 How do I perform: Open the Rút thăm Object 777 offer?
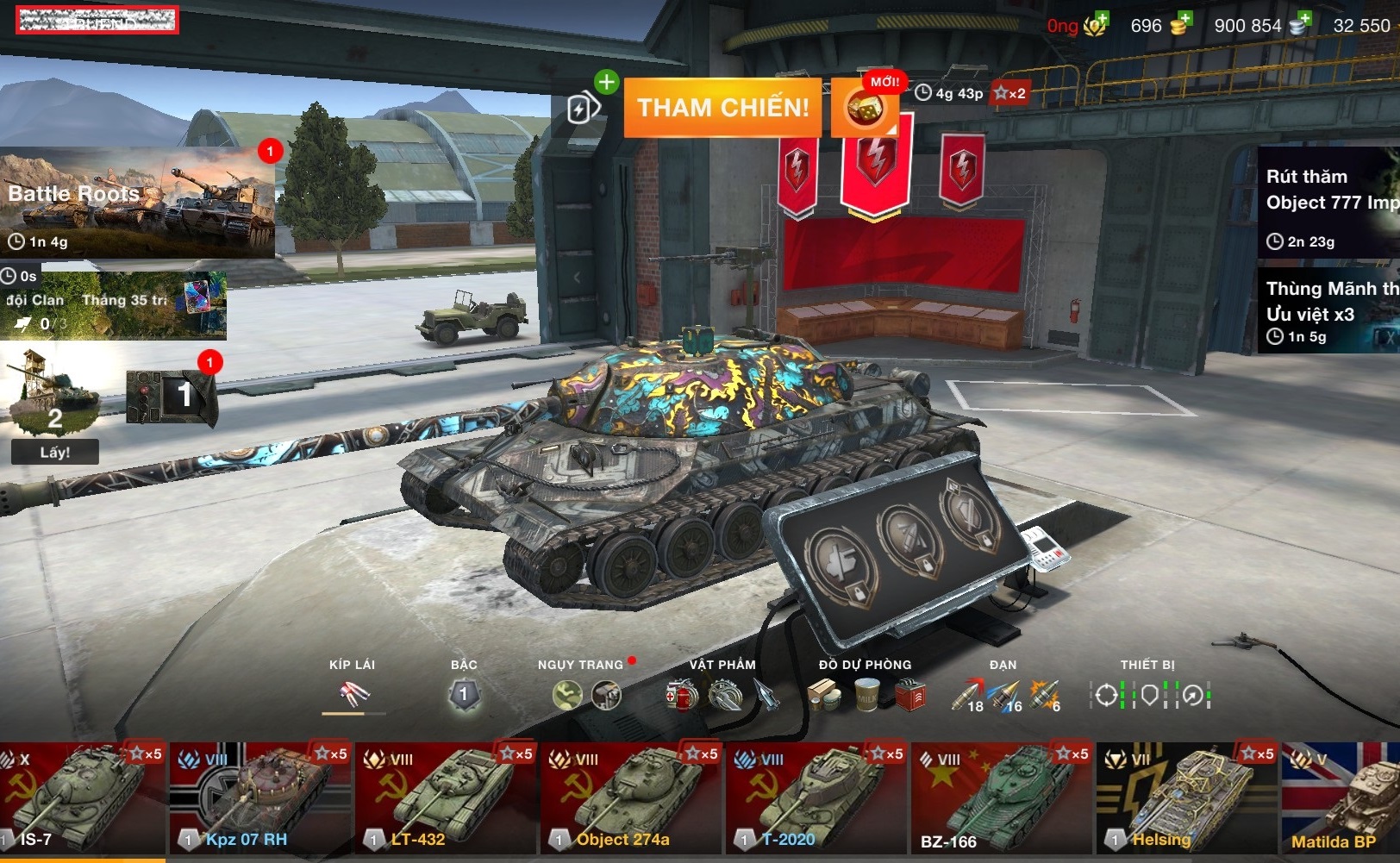(x=1328, y=203)
